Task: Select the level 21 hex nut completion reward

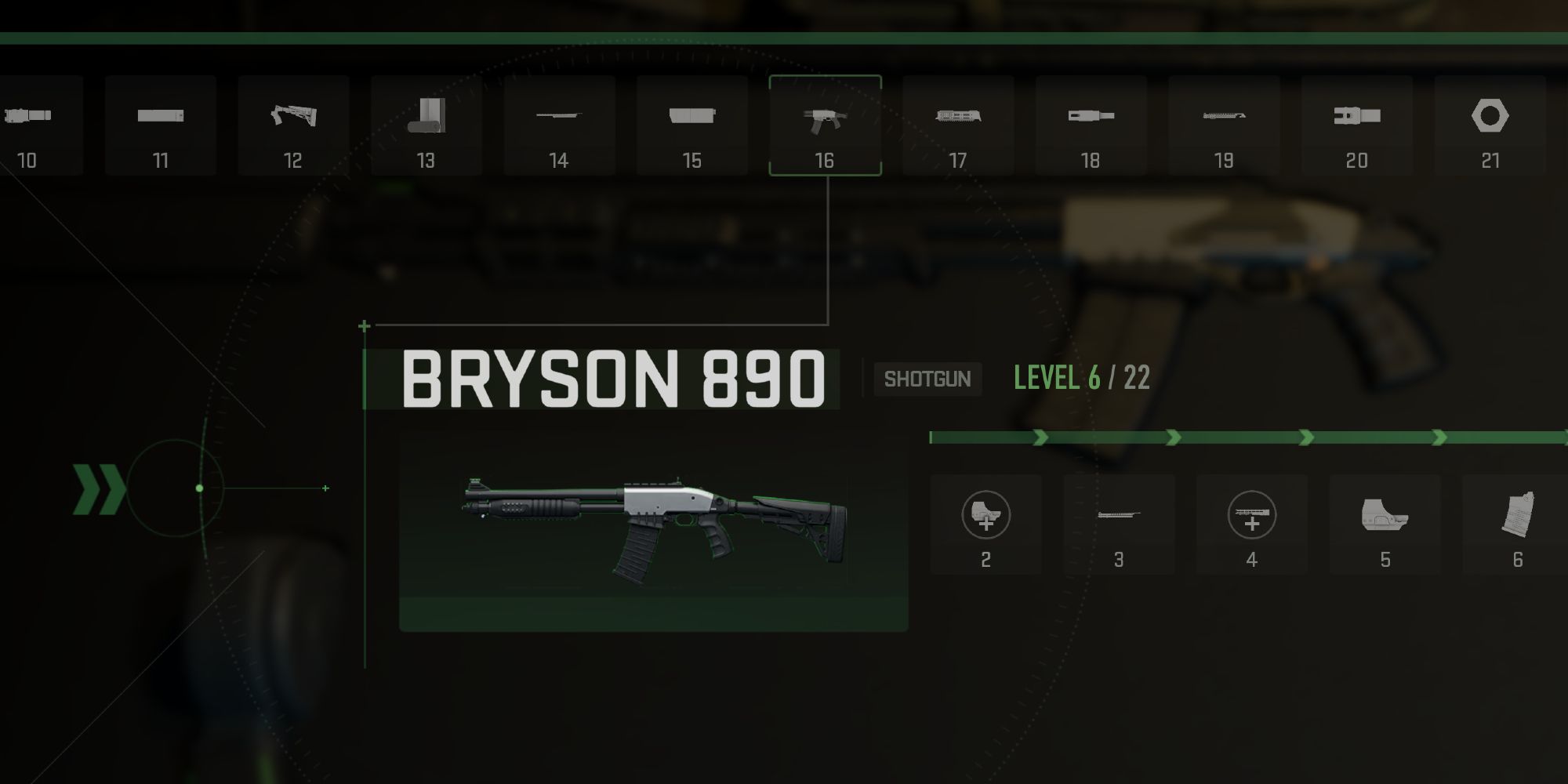Action: pos(1488,118)
